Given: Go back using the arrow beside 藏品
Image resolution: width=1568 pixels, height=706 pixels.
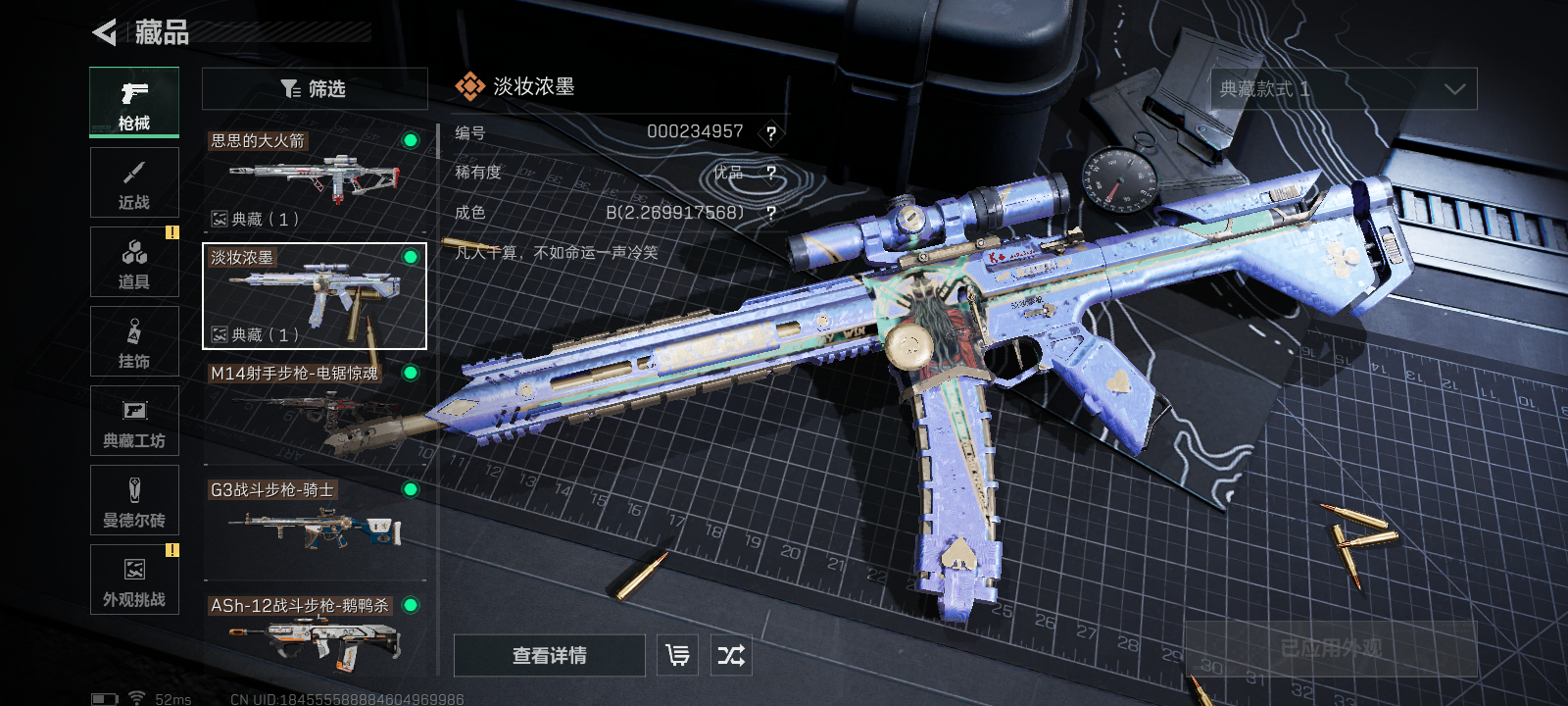Looking at the screenshot, I should click(104, 32).
